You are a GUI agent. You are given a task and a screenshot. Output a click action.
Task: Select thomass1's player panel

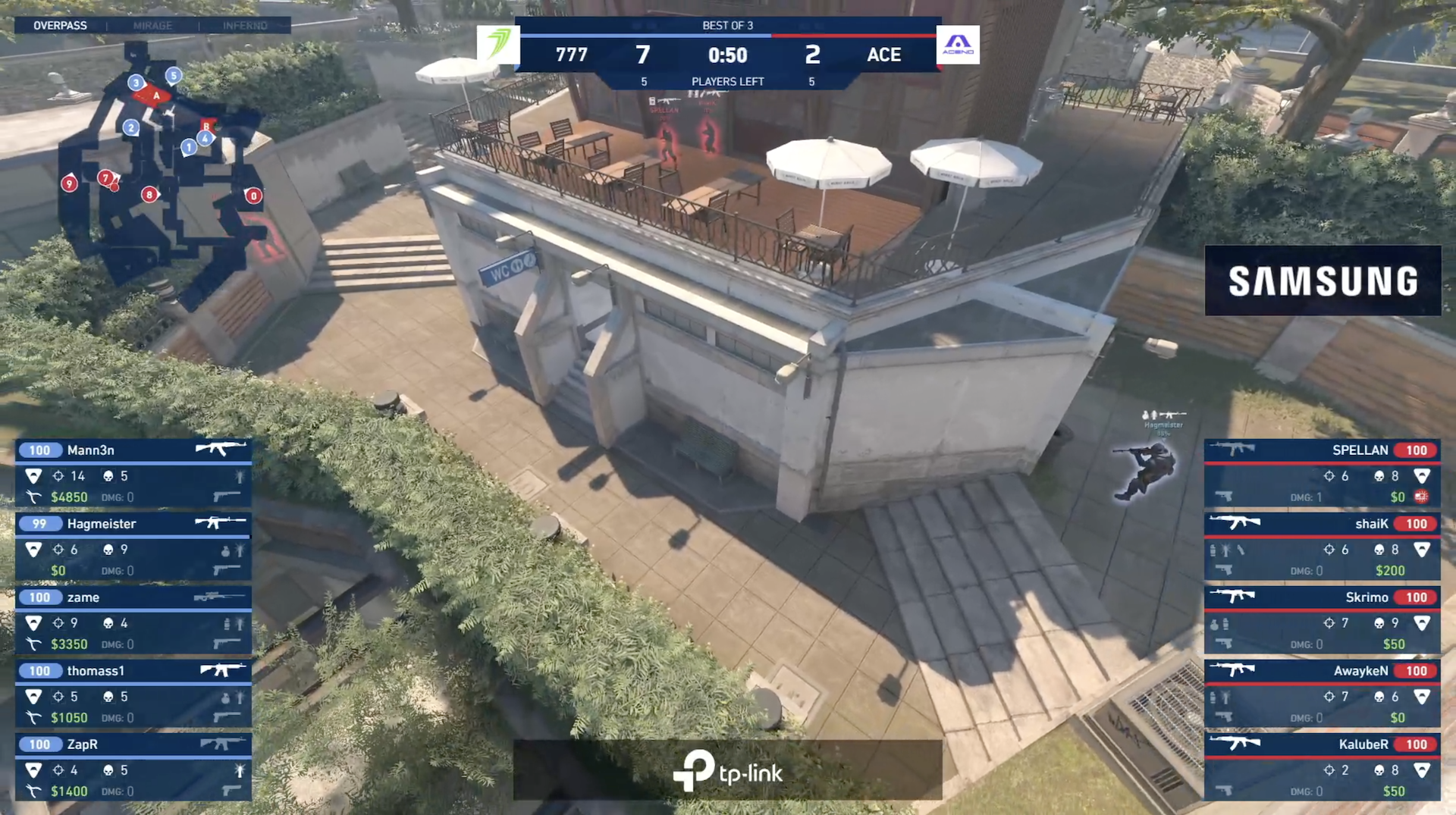(133, 693)
